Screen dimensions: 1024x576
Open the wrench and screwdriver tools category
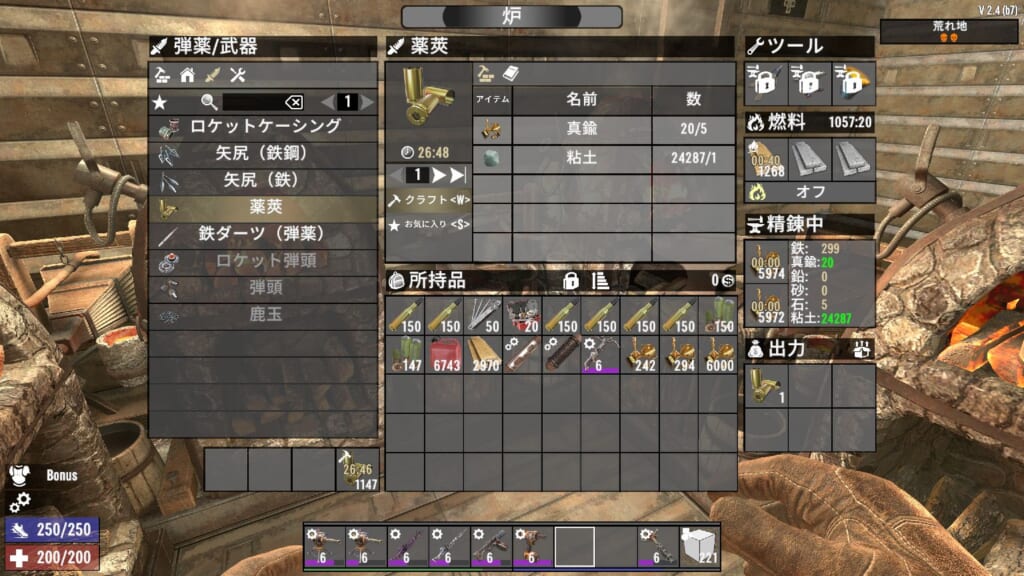[237, 75]
